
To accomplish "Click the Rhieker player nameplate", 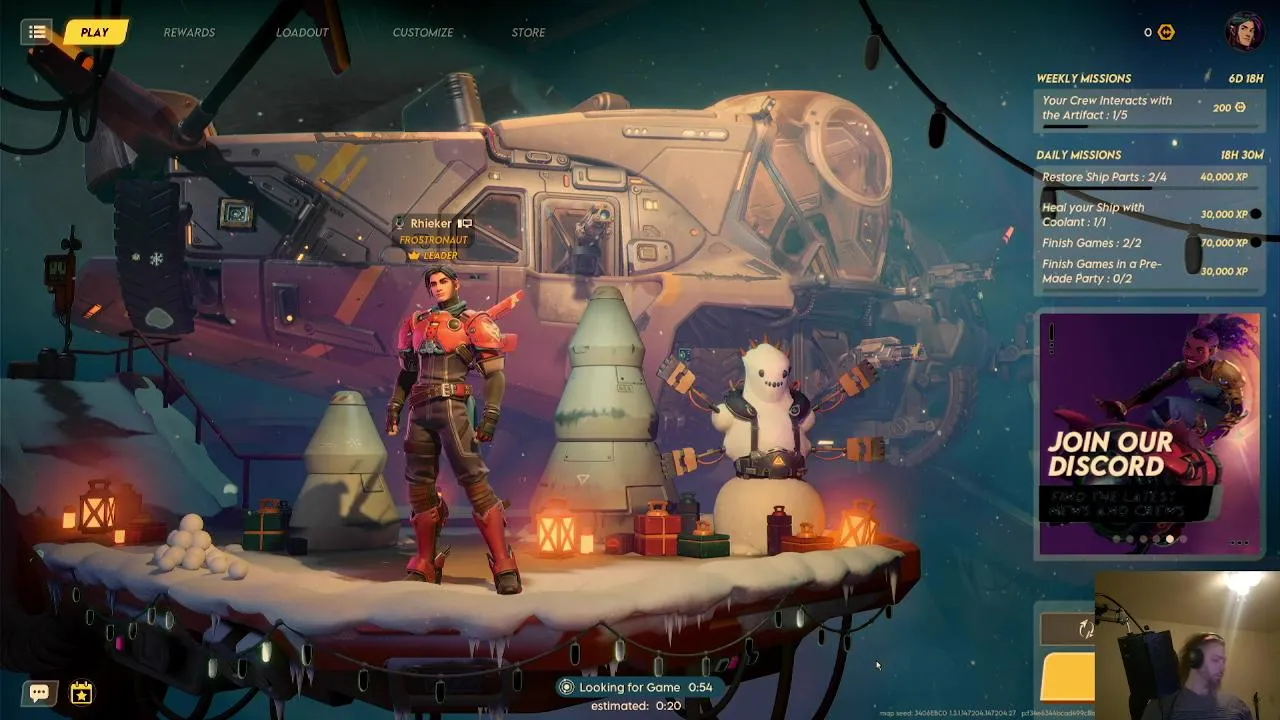I will (432, 224).
